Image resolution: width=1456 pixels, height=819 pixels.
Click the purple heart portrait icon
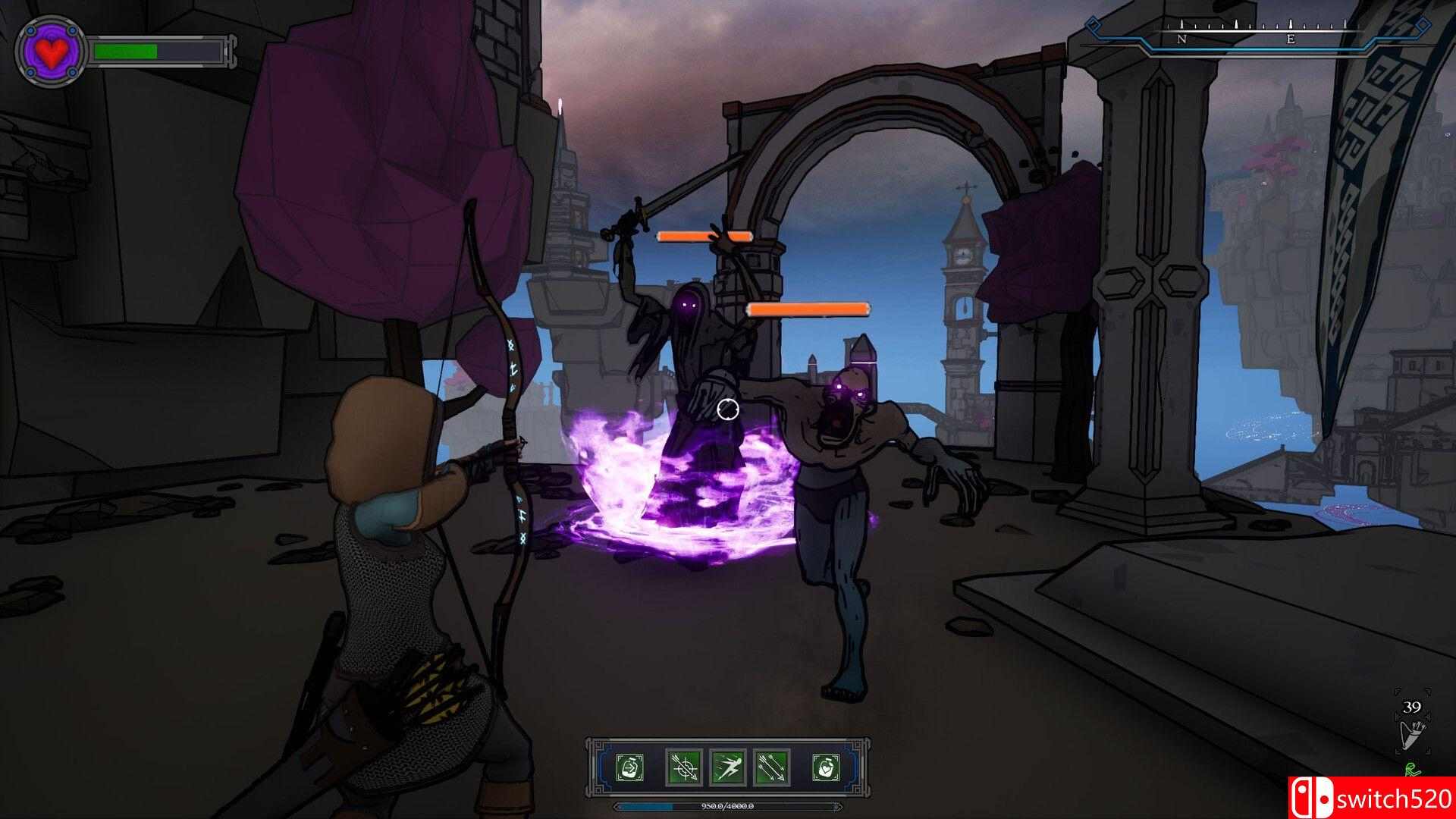53,52
